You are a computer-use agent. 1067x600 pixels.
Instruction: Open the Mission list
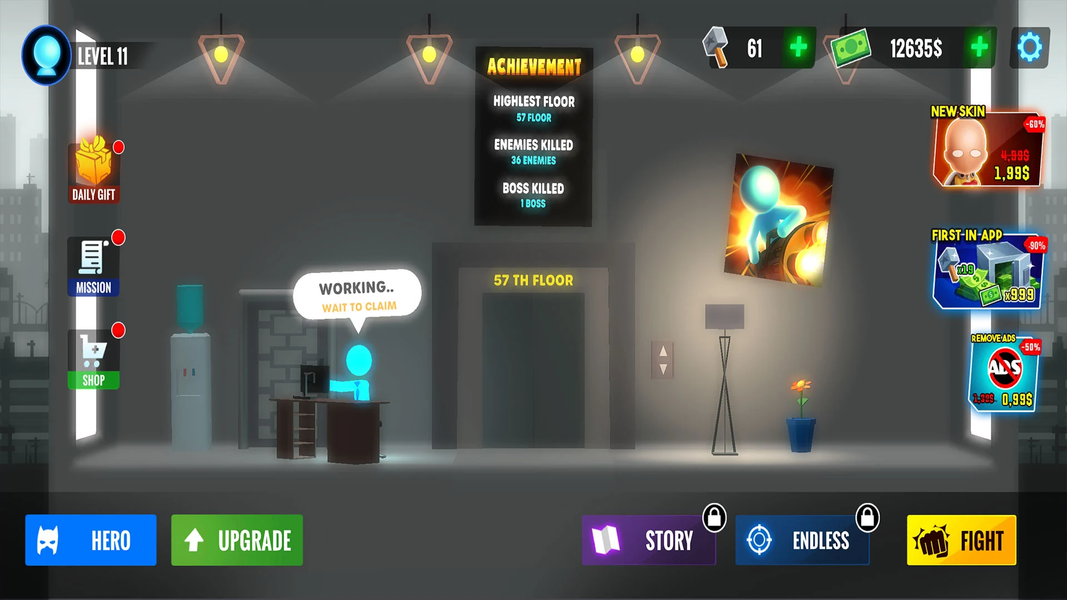click(94, 266)
